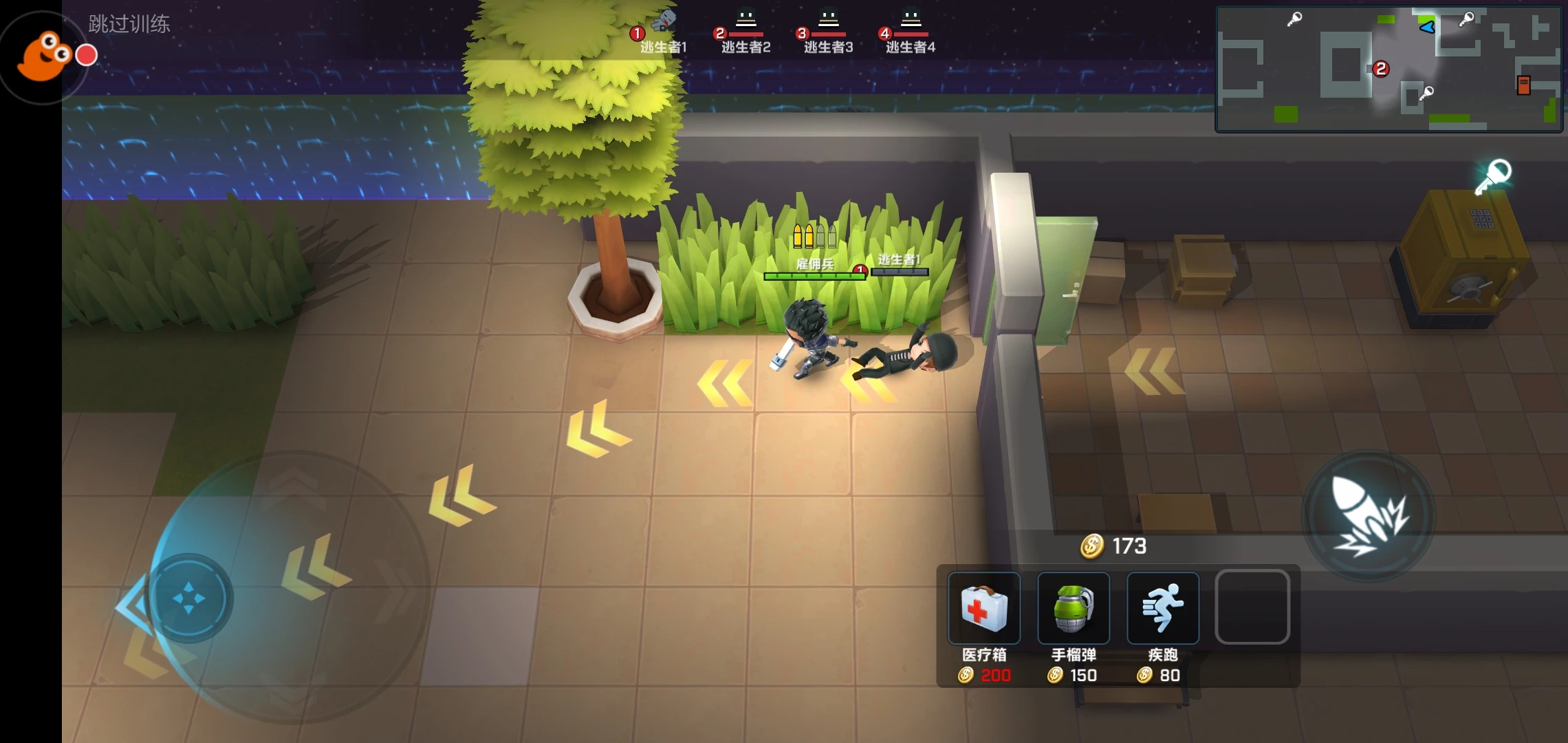The image size is (1568, 743).
Task: Tap the glowing key icon
Action: point(1493,177)
